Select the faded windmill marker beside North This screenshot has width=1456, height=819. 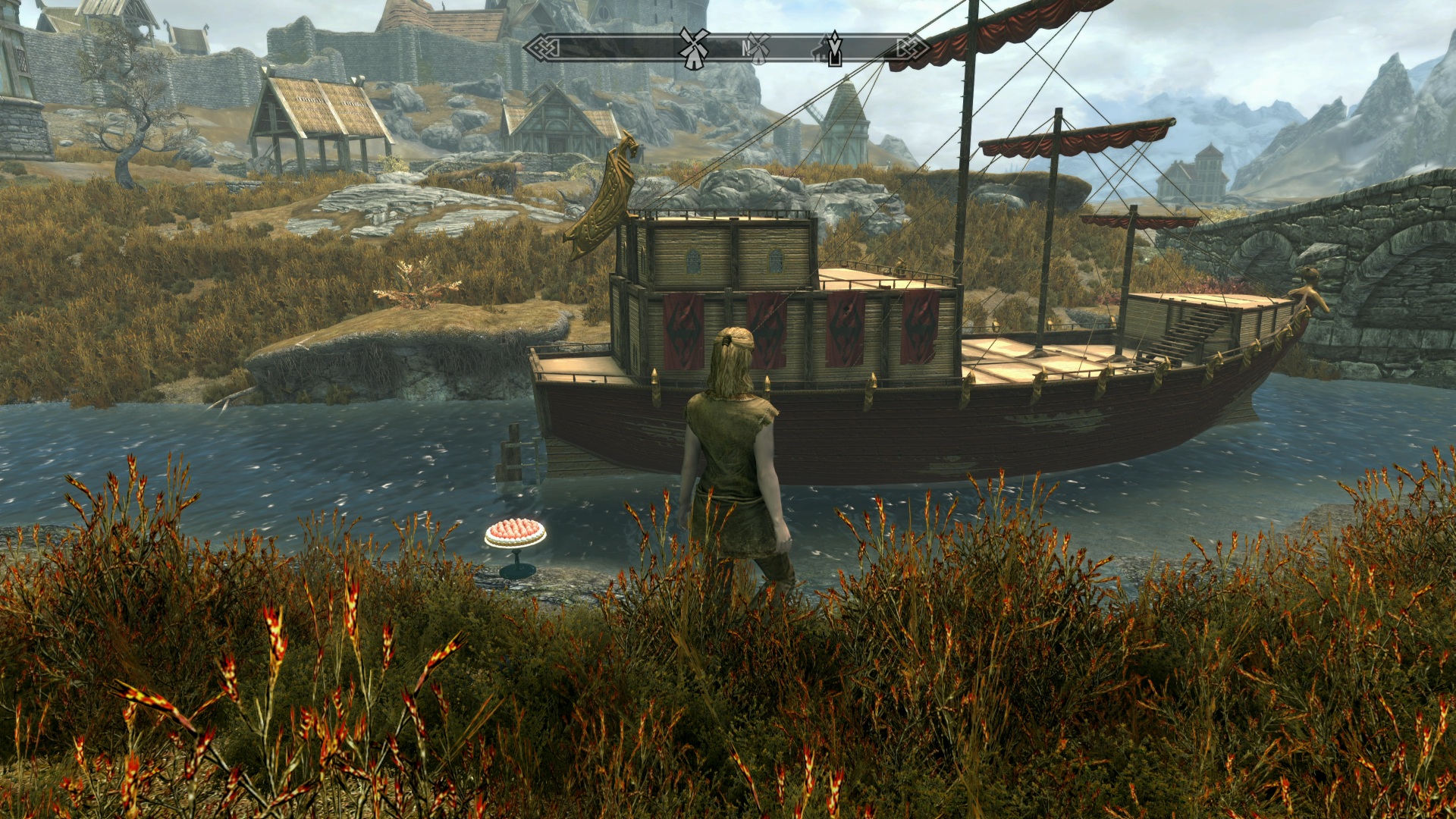[757, 49]
